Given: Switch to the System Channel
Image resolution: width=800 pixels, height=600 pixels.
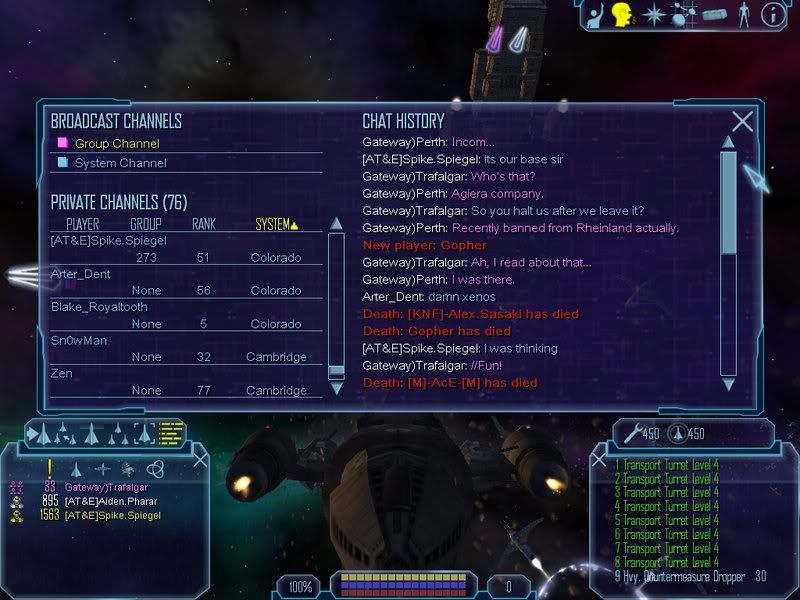Looking at the screenshot, I should (x=120, y=163).
